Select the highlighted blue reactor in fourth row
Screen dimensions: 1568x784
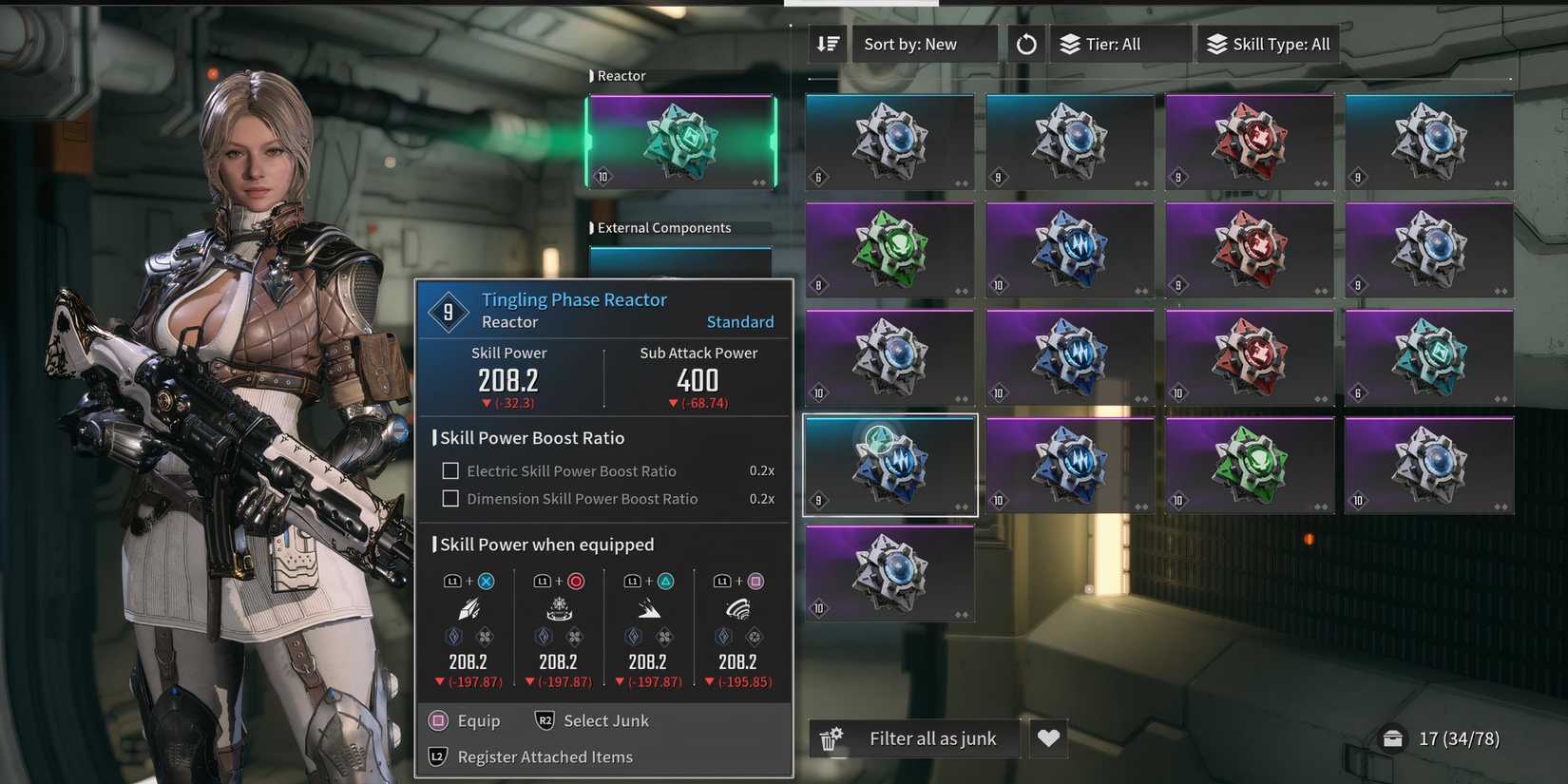(x=889, y=465)
